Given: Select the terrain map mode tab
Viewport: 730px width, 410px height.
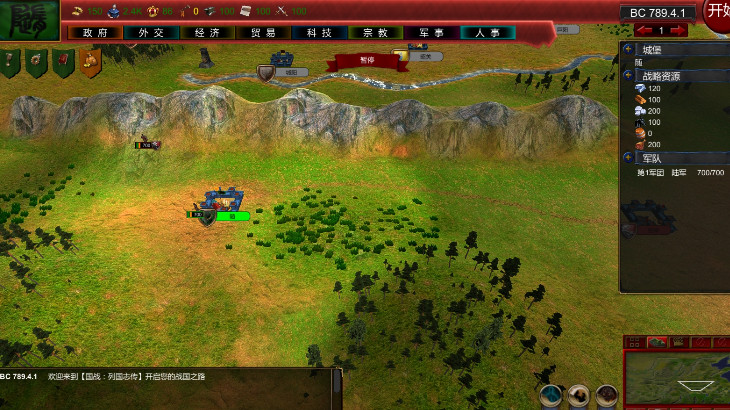Looking at the screenshot, I should (x=656, y=342).
